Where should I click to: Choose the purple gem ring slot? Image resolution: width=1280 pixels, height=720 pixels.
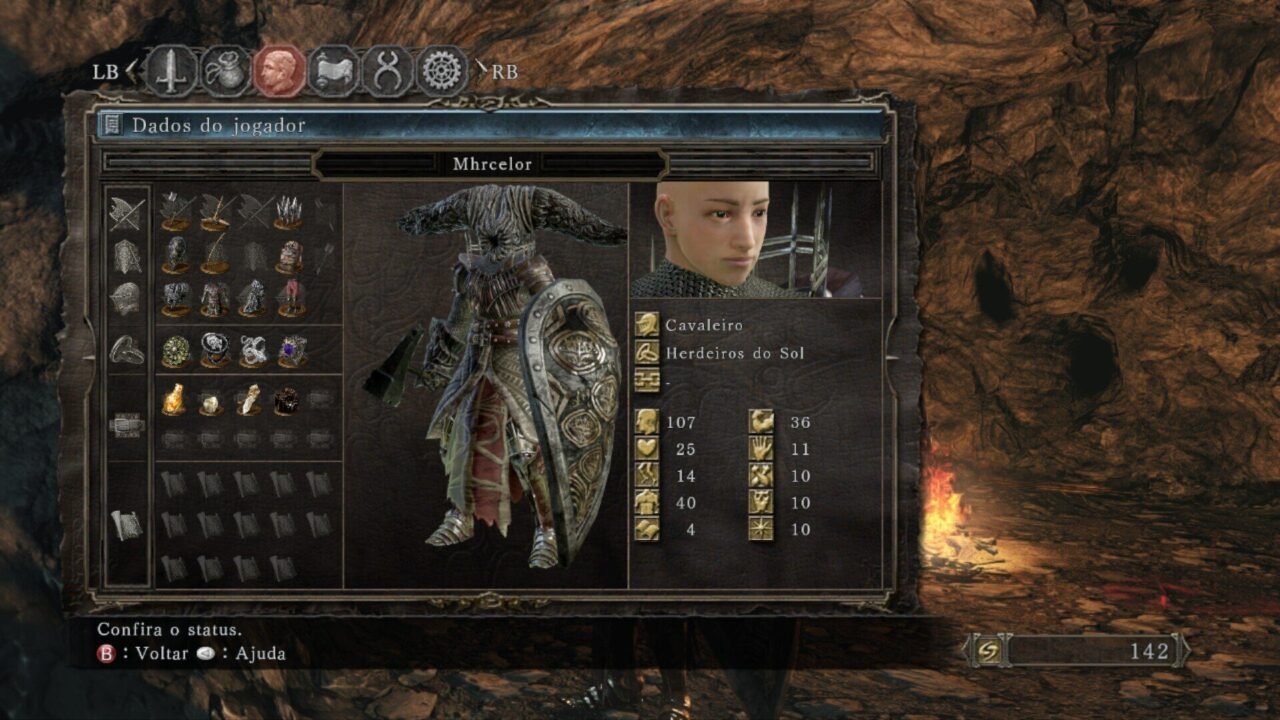[291, 350]
